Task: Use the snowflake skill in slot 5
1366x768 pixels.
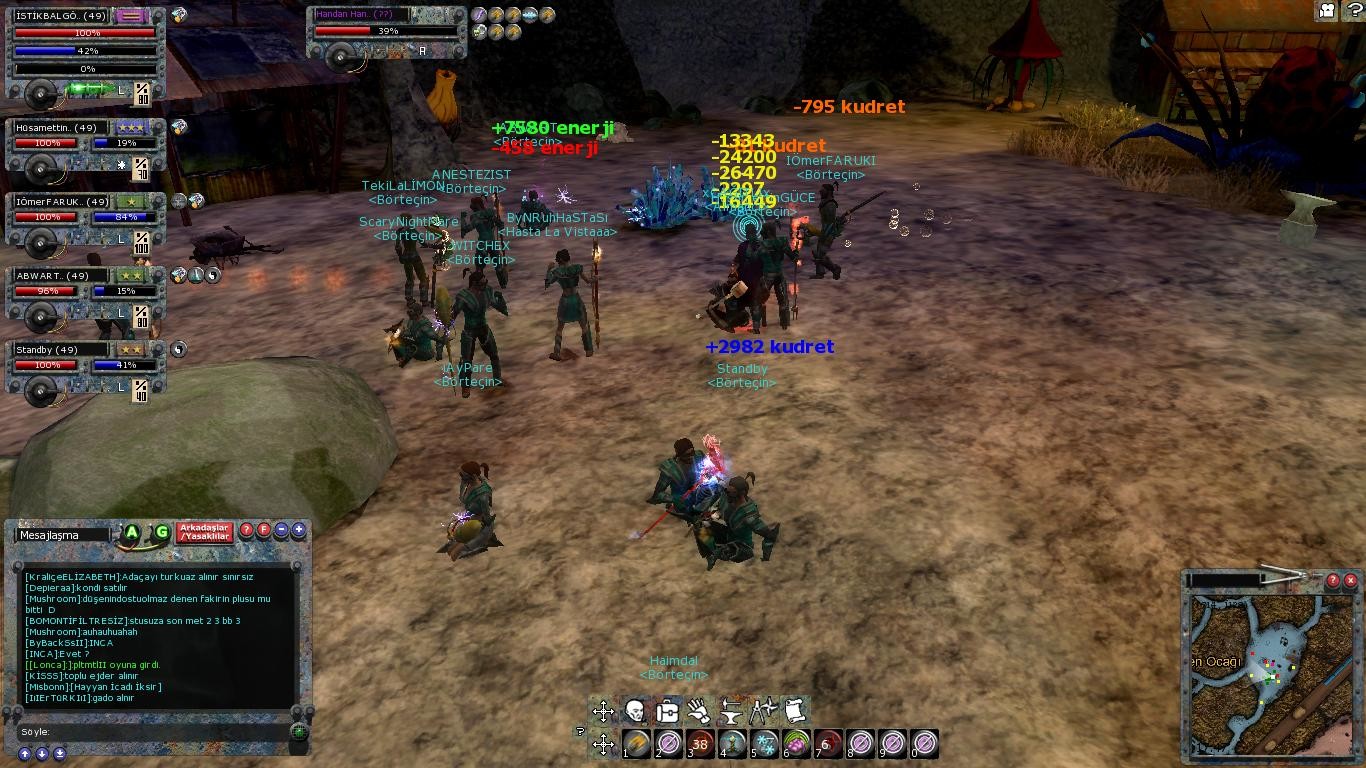Action: (x=765, y=744)
